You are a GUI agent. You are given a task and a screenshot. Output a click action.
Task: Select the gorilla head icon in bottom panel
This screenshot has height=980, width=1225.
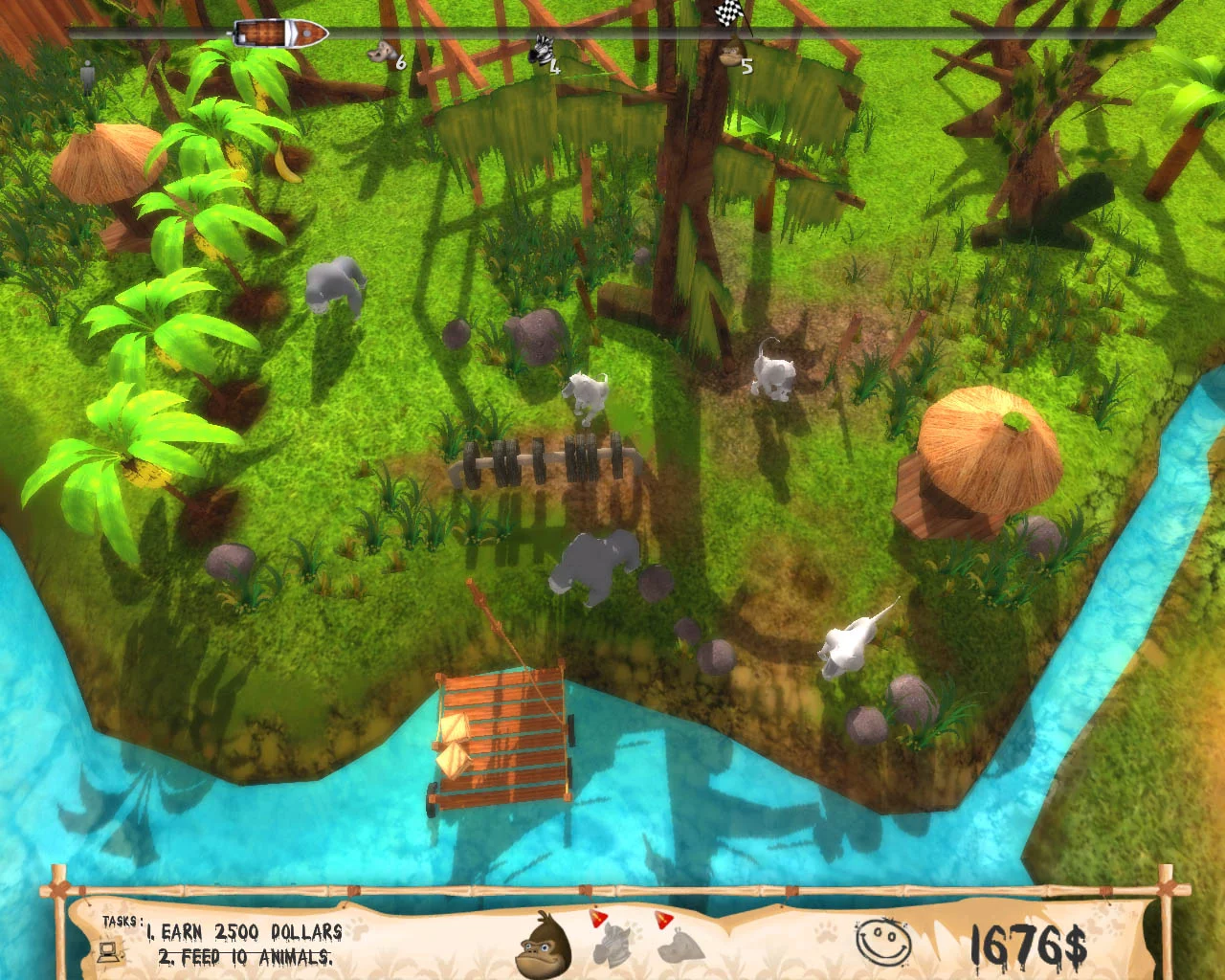tap(541, 949)
